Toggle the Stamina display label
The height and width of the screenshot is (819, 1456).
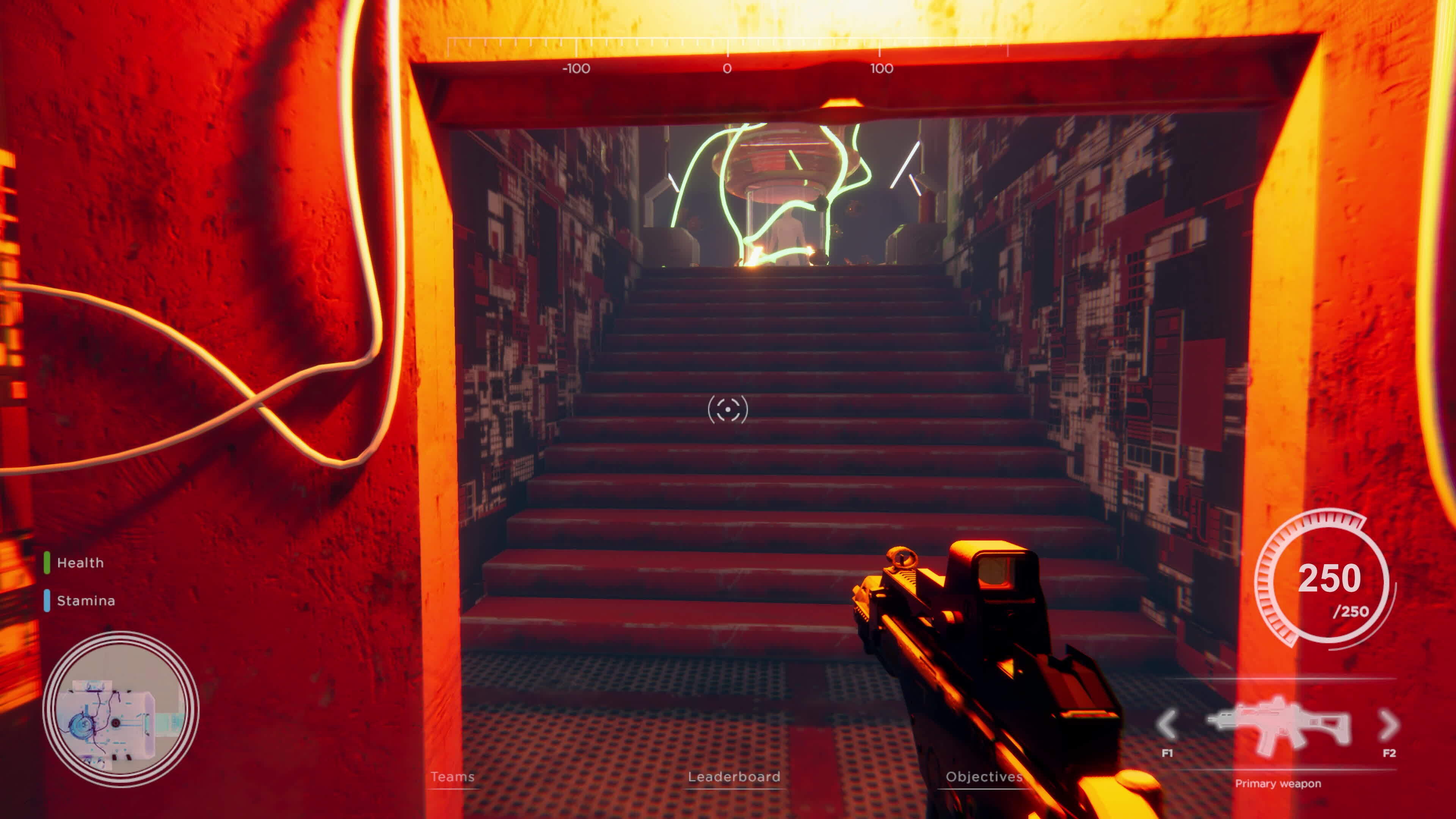pyautogui.click(x=86, y=600)
